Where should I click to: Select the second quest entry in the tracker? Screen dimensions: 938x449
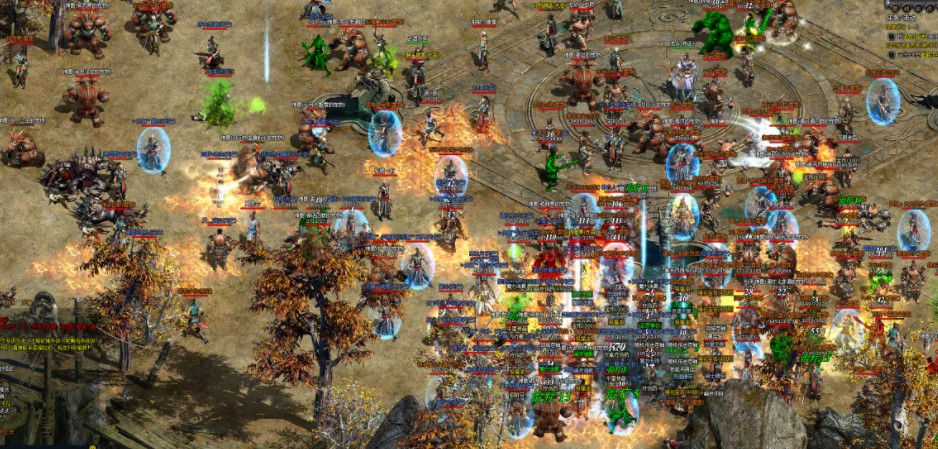point(916,55)
